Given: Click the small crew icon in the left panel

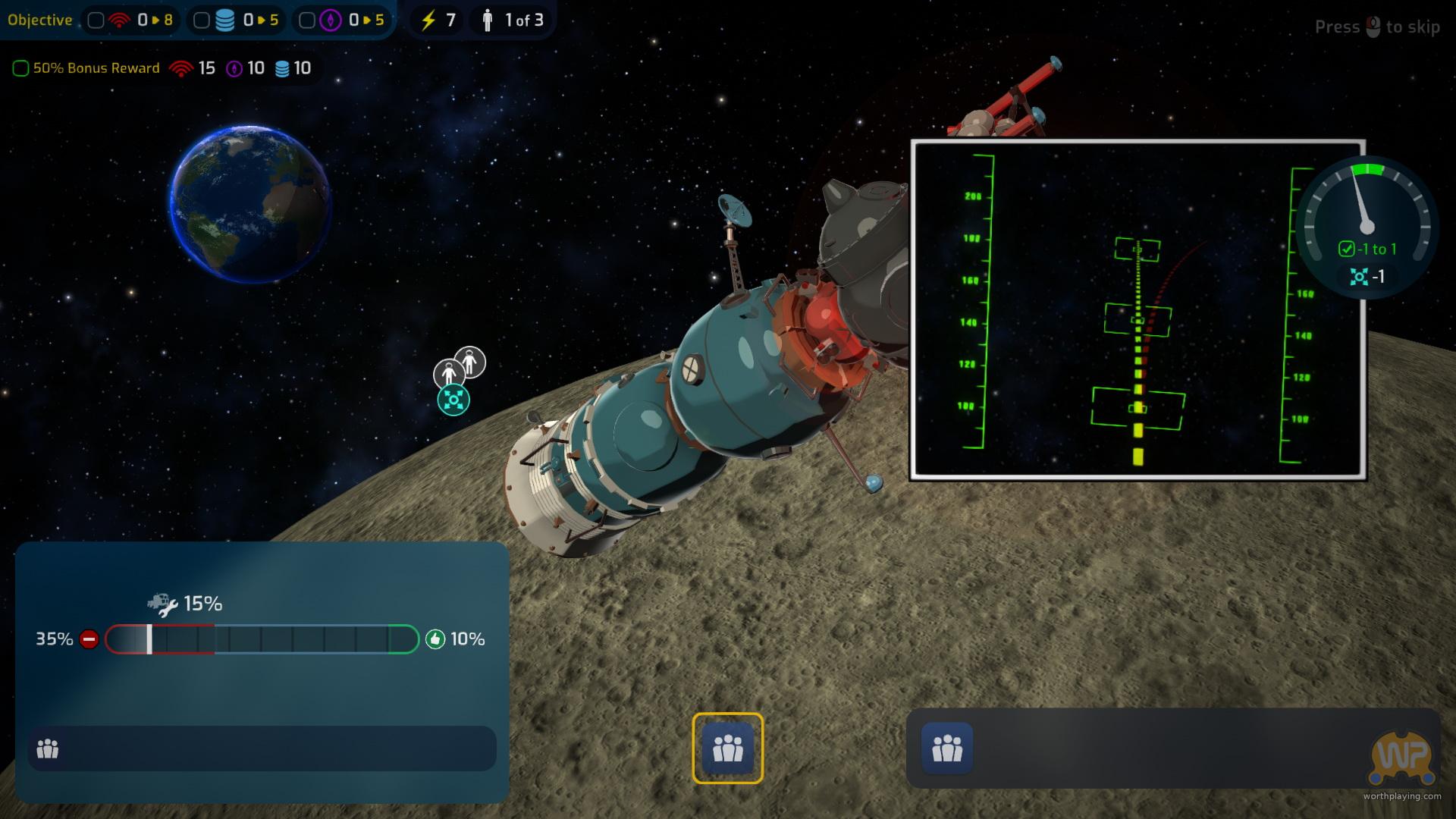Looking at the screenshot, I should point(48,749).
